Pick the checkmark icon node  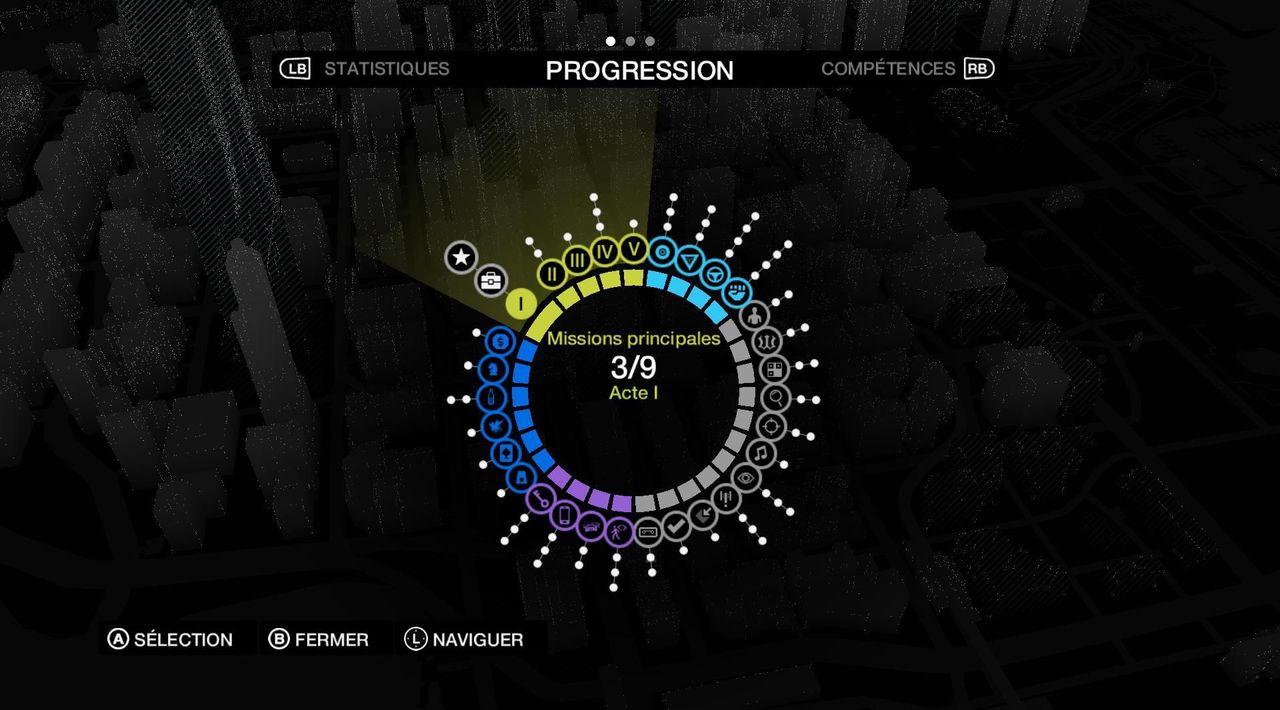click(x=676, y=524)
